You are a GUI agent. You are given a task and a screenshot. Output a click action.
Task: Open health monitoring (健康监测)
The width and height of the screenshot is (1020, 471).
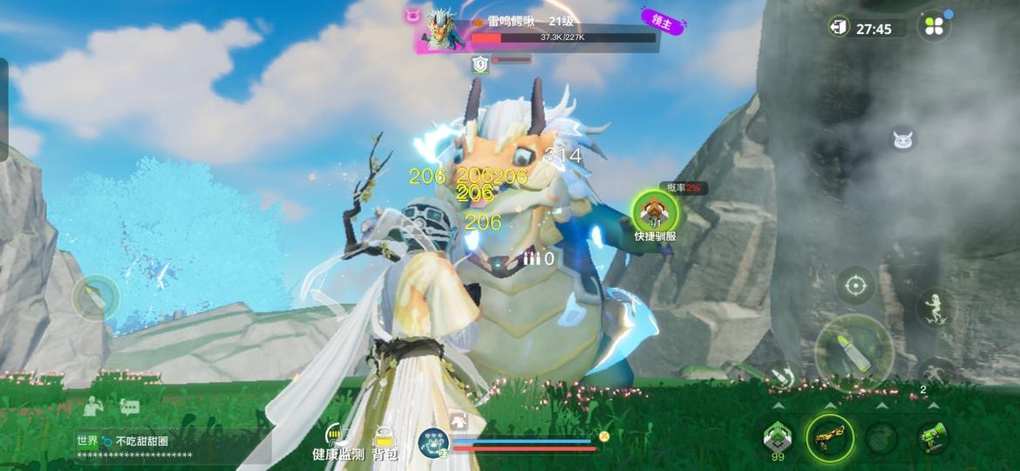point(337,439)
